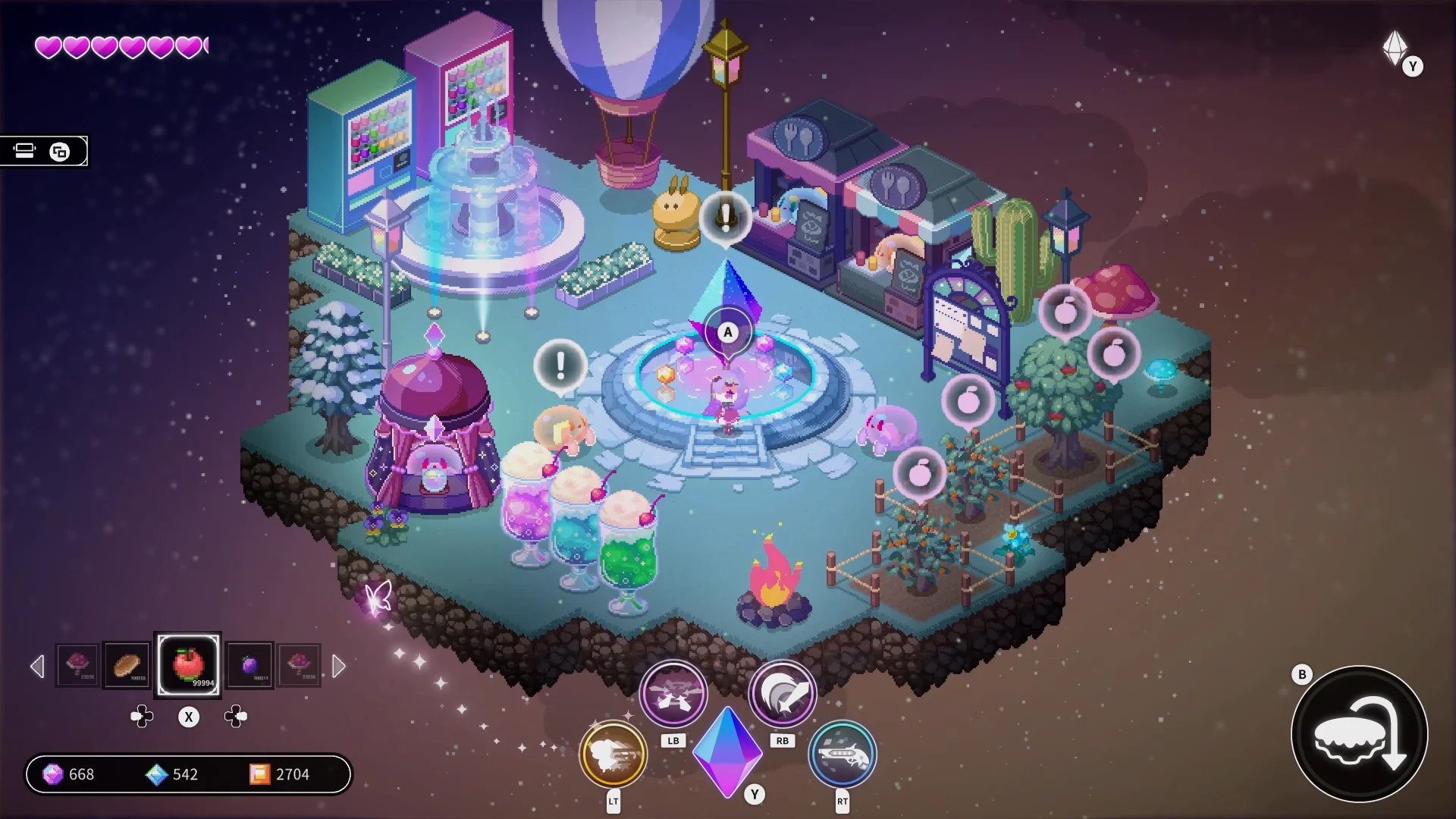This screenshot has height=819, width=1456.
Task: Choose the bread loaf item slot
Action: click(126, 665)
